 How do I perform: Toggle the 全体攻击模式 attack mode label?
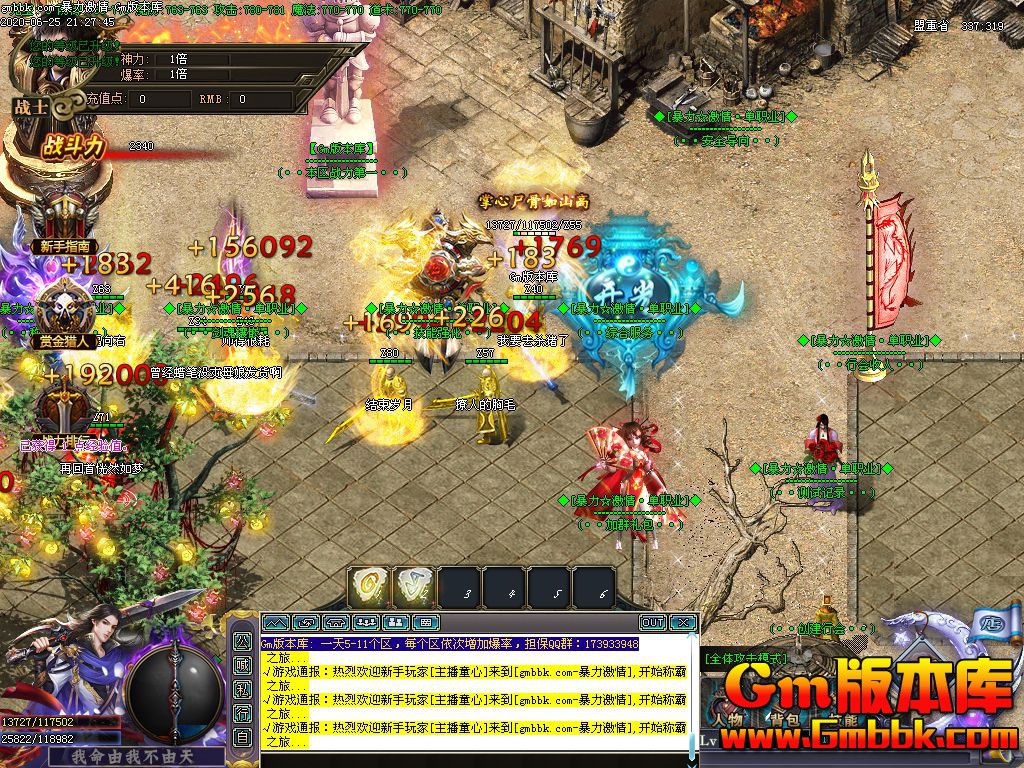tap(746, 659)
